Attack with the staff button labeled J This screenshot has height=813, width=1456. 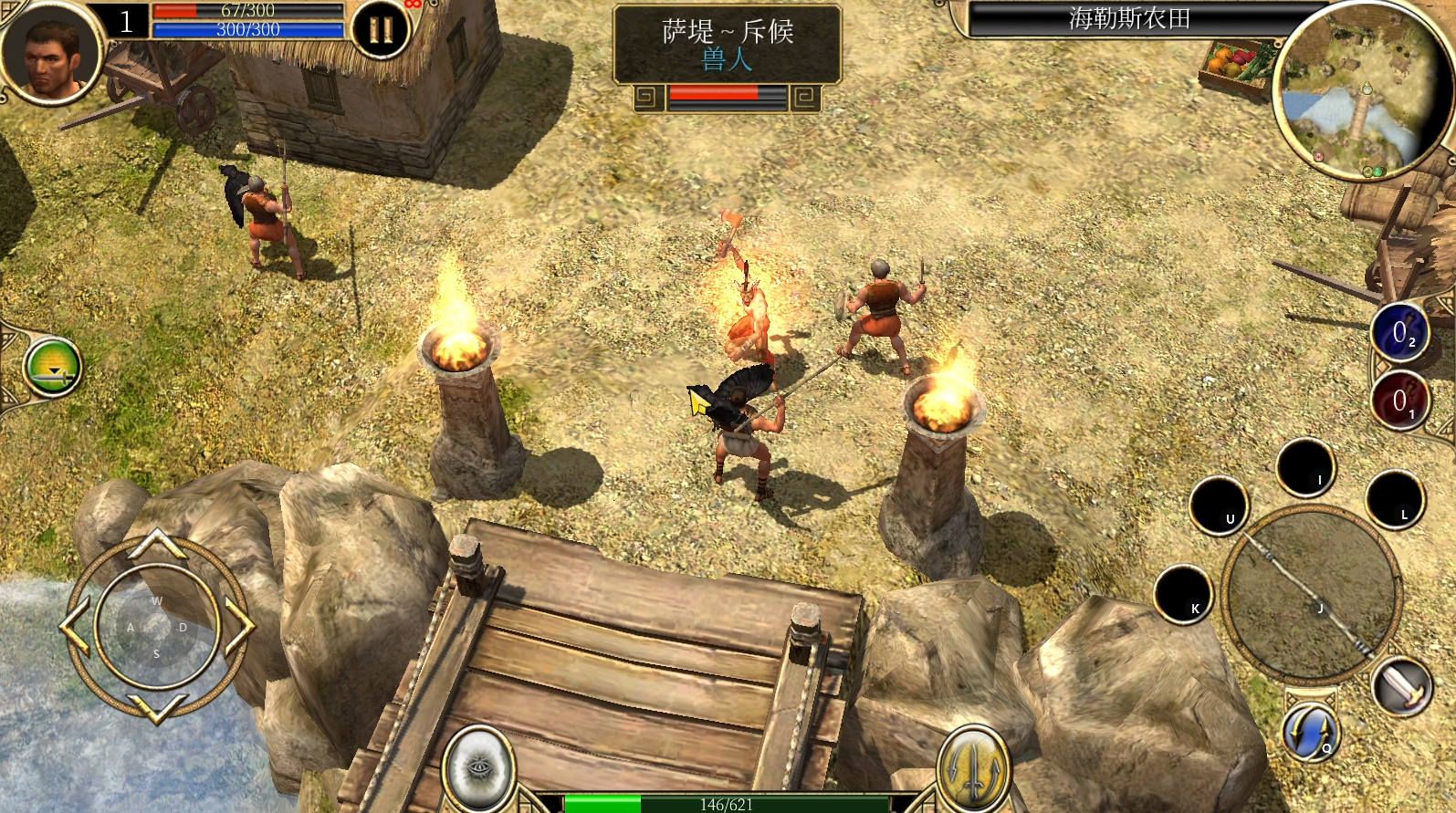[1311, 592]
